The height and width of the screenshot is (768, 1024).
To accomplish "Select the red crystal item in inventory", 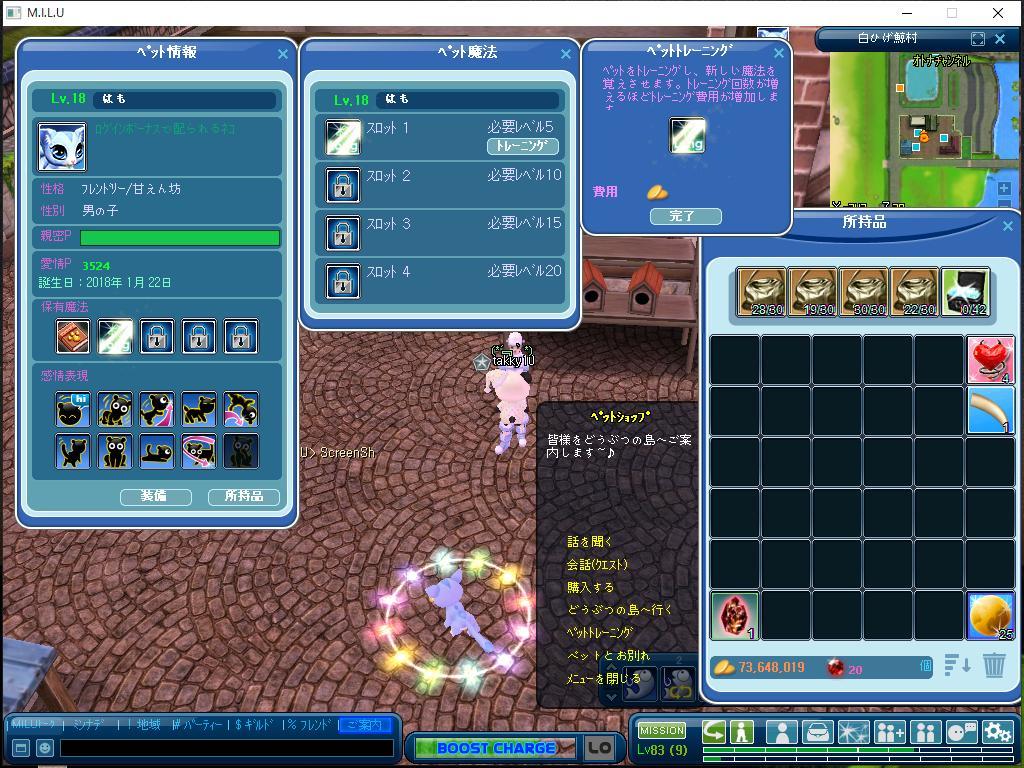I will (x=735, y=615).
